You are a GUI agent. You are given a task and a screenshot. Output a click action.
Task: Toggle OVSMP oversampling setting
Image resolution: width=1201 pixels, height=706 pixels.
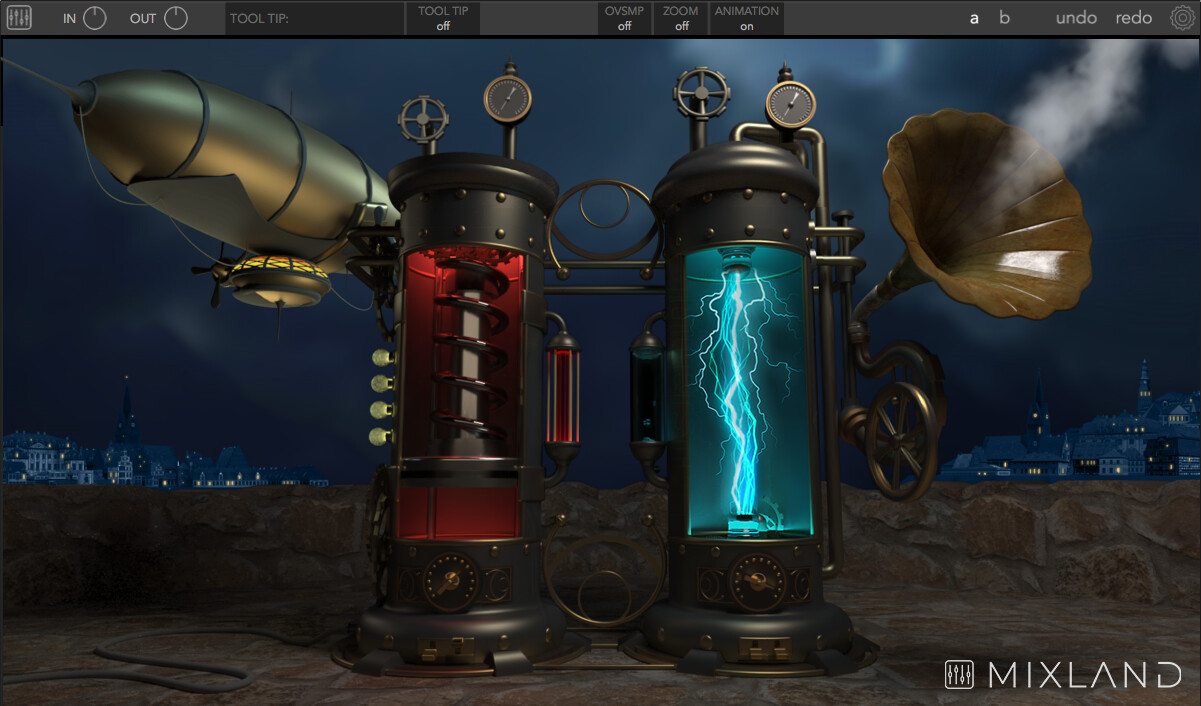coord(625,18)
